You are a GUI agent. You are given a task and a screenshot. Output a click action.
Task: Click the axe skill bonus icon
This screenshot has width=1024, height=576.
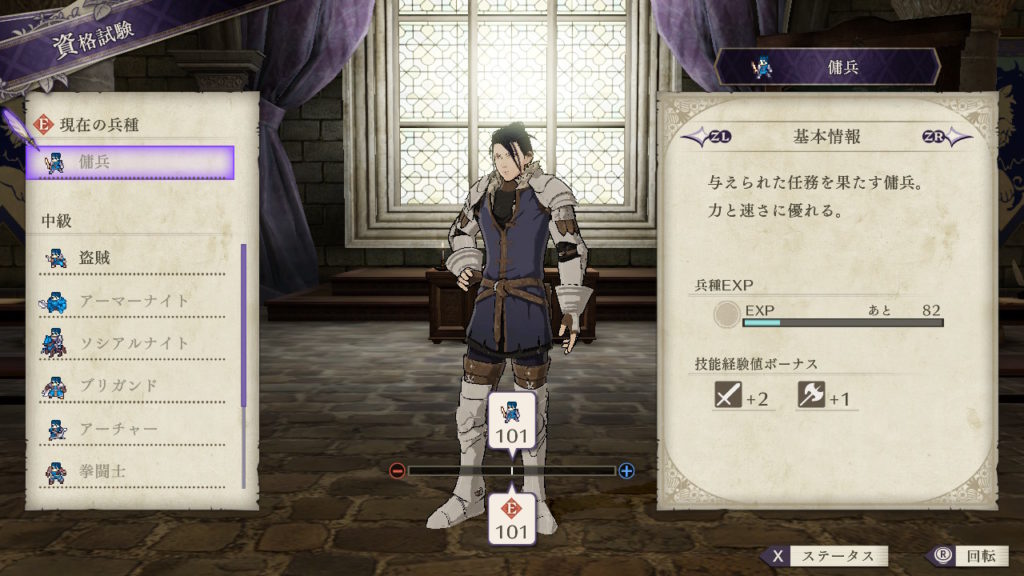click(810, 397)
